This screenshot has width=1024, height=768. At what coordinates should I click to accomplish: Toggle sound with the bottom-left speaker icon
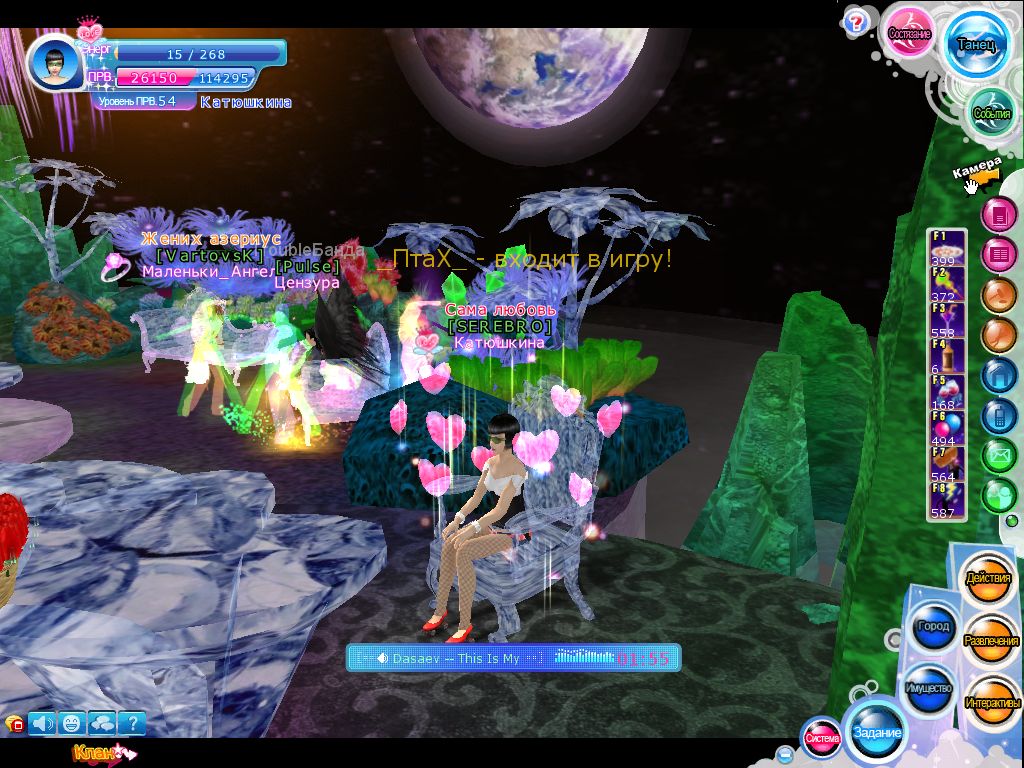[x=42, y=722]
